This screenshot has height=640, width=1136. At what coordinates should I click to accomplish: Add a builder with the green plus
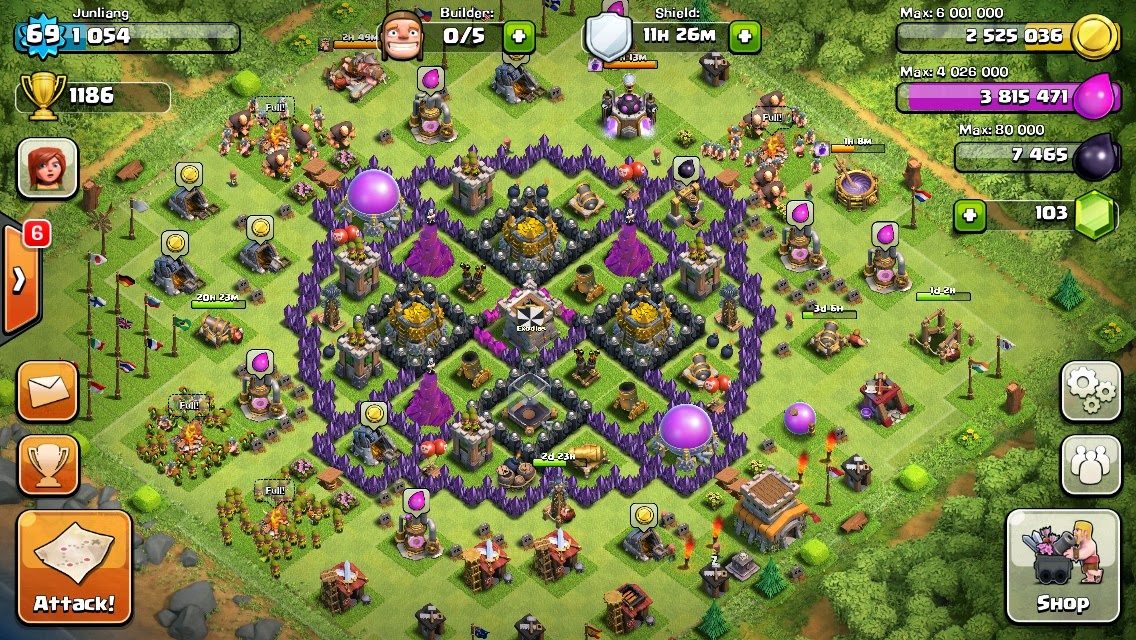(518, 37)
